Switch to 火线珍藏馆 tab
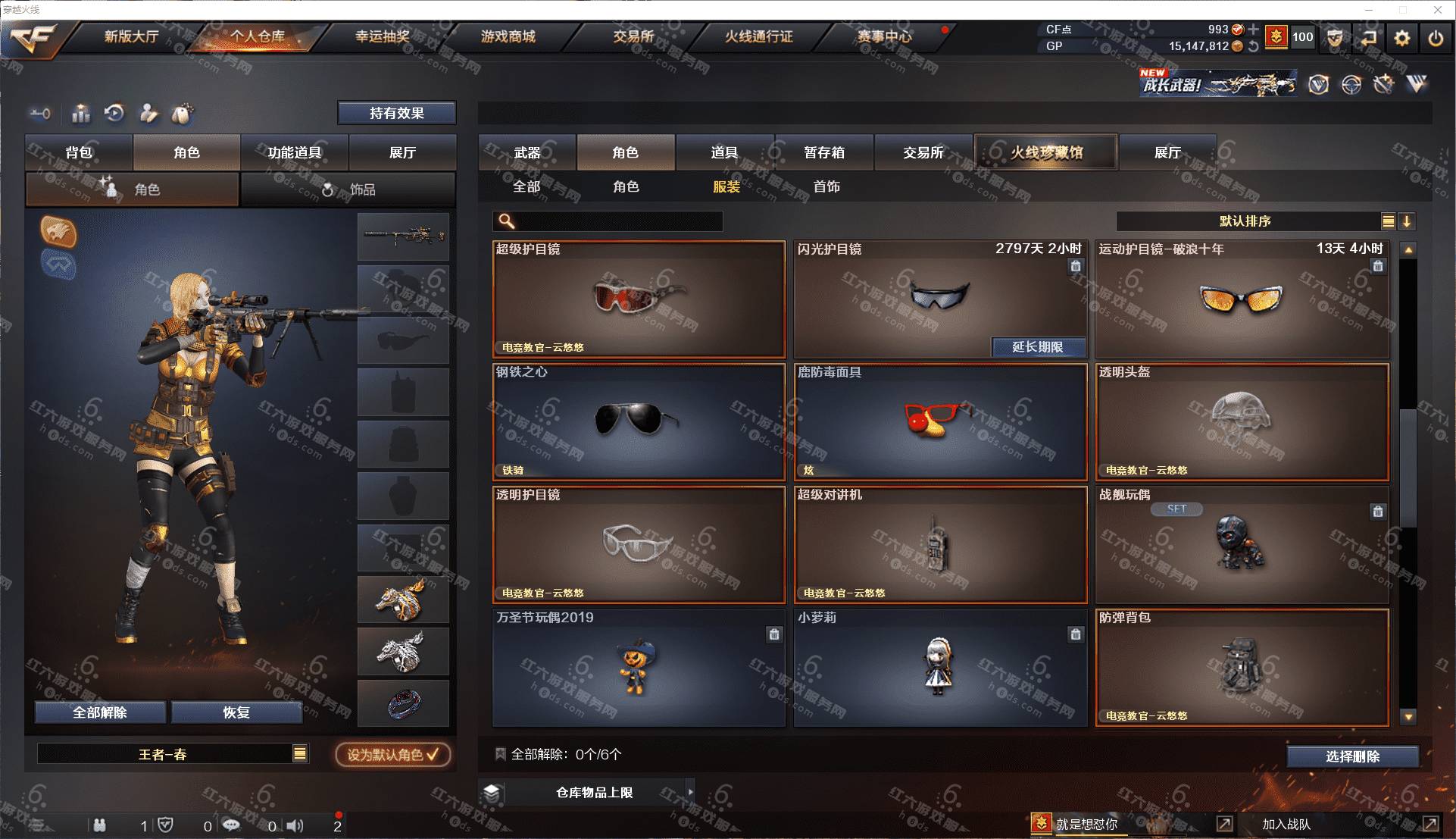Viewport: 1456px width, 839px height. [1045, 152]
